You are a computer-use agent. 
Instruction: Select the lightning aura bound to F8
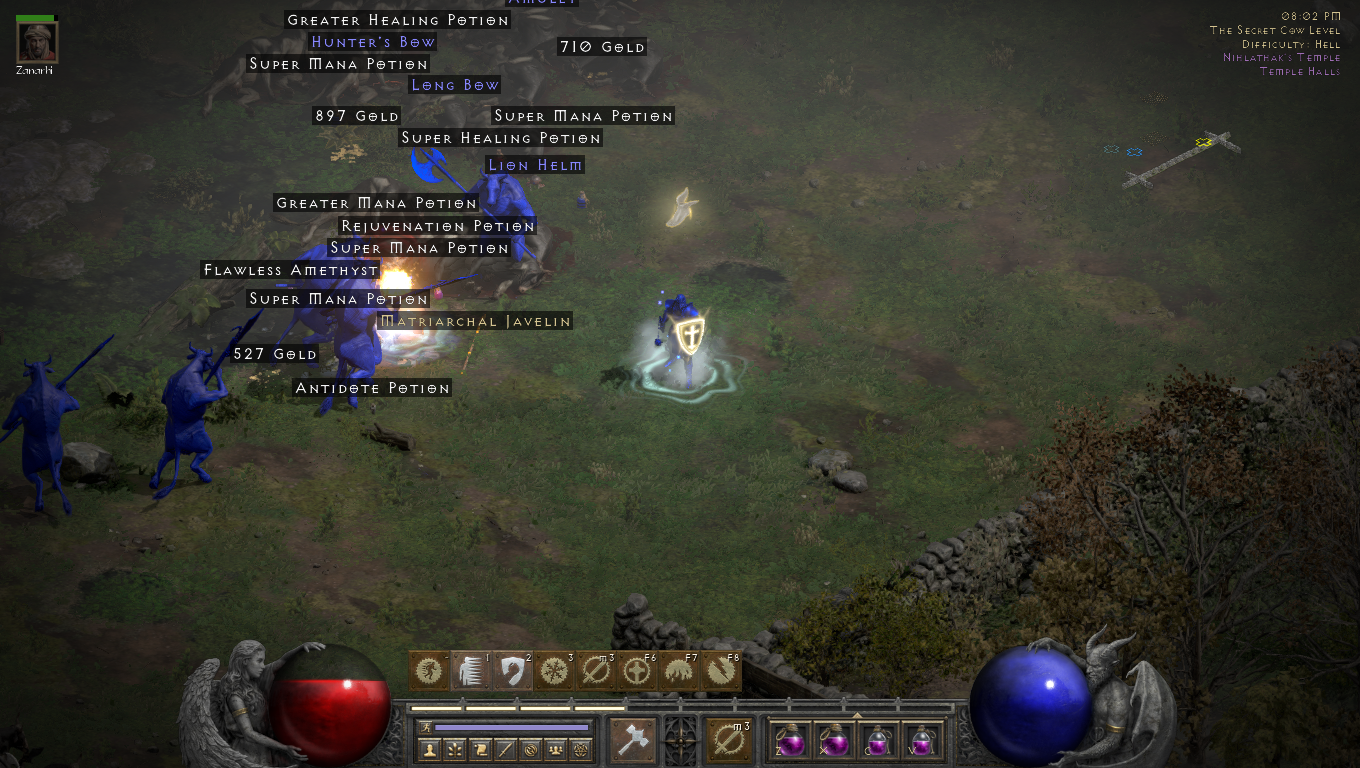tap(721, 671)
